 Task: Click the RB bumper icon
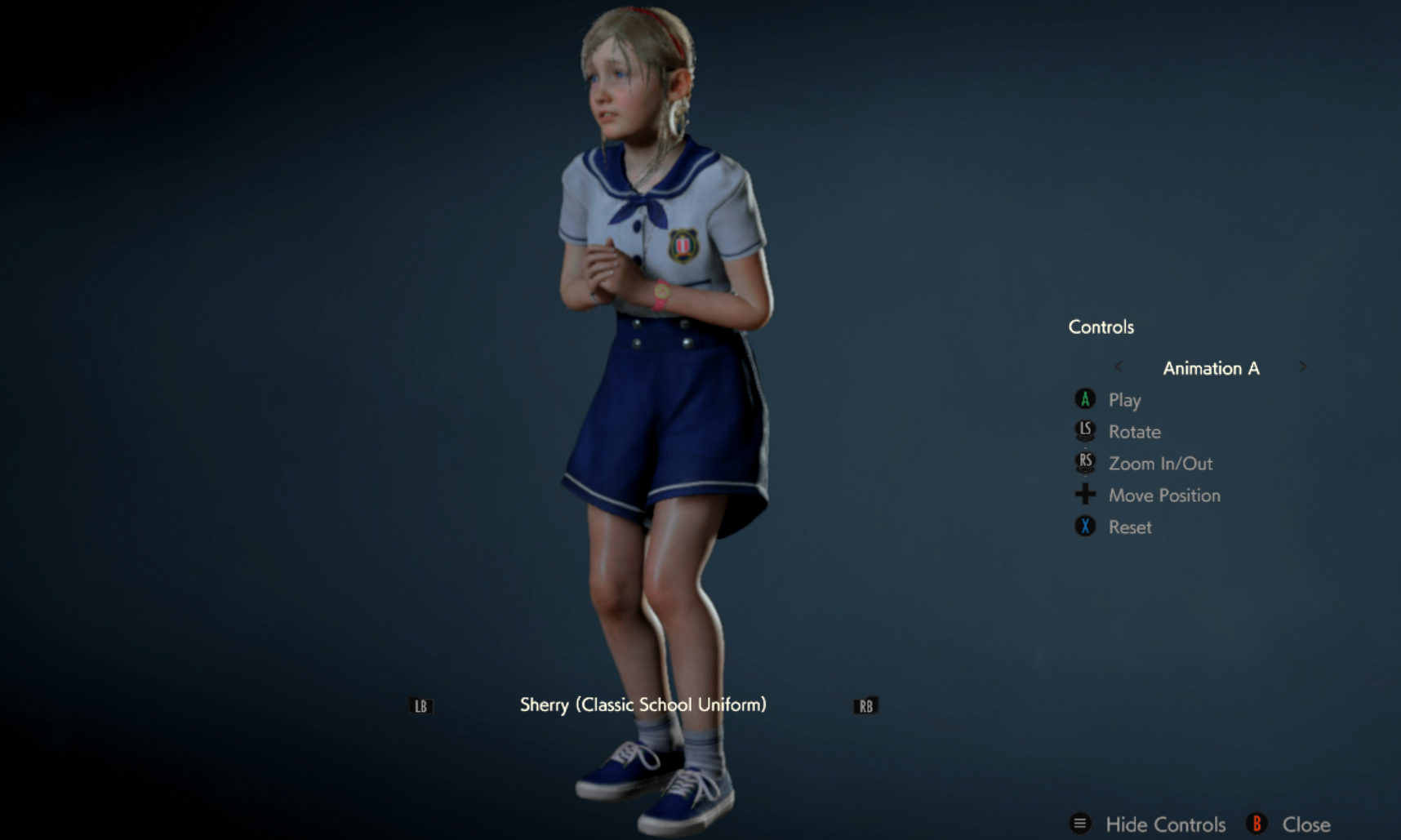coord(866,704)
